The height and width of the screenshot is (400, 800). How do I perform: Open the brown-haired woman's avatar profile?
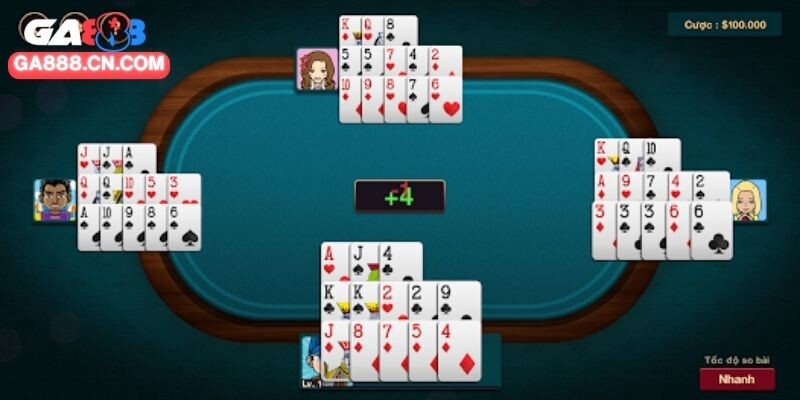pos(317,69)
